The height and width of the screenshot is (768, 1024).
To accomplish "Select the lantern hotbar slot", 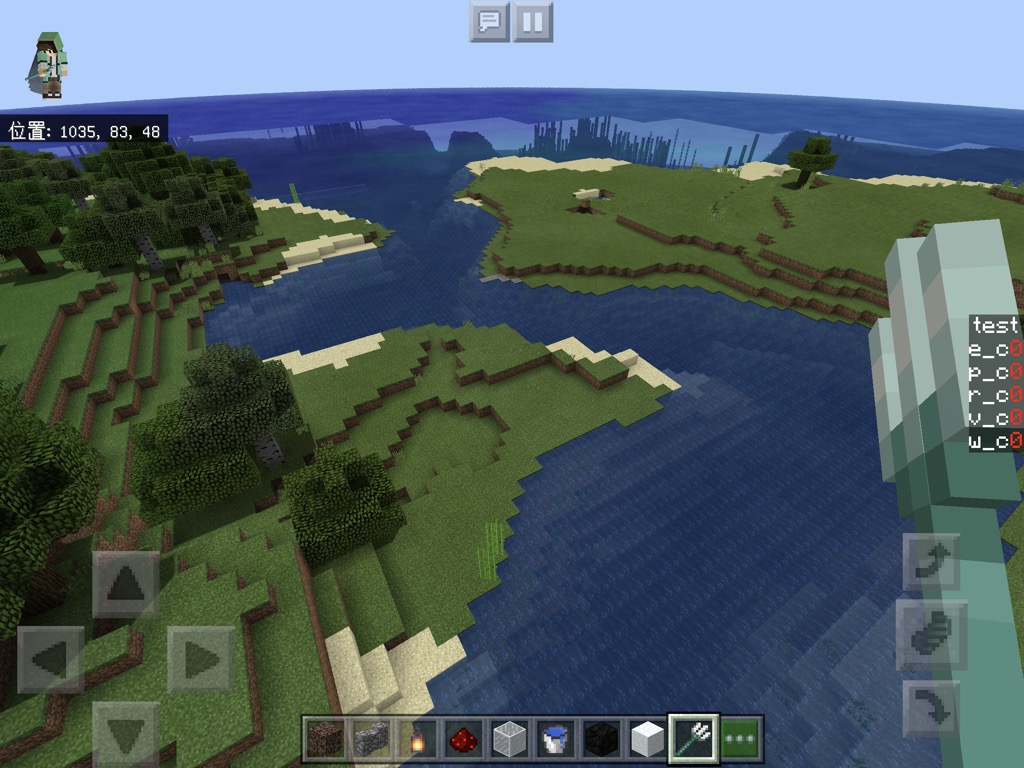I will (x=416, y=739).
